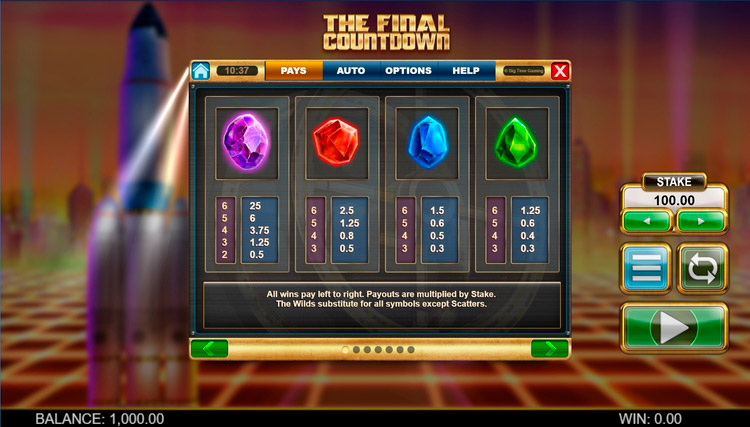
Task: Select the Options tab
Action: coord(408,71)
